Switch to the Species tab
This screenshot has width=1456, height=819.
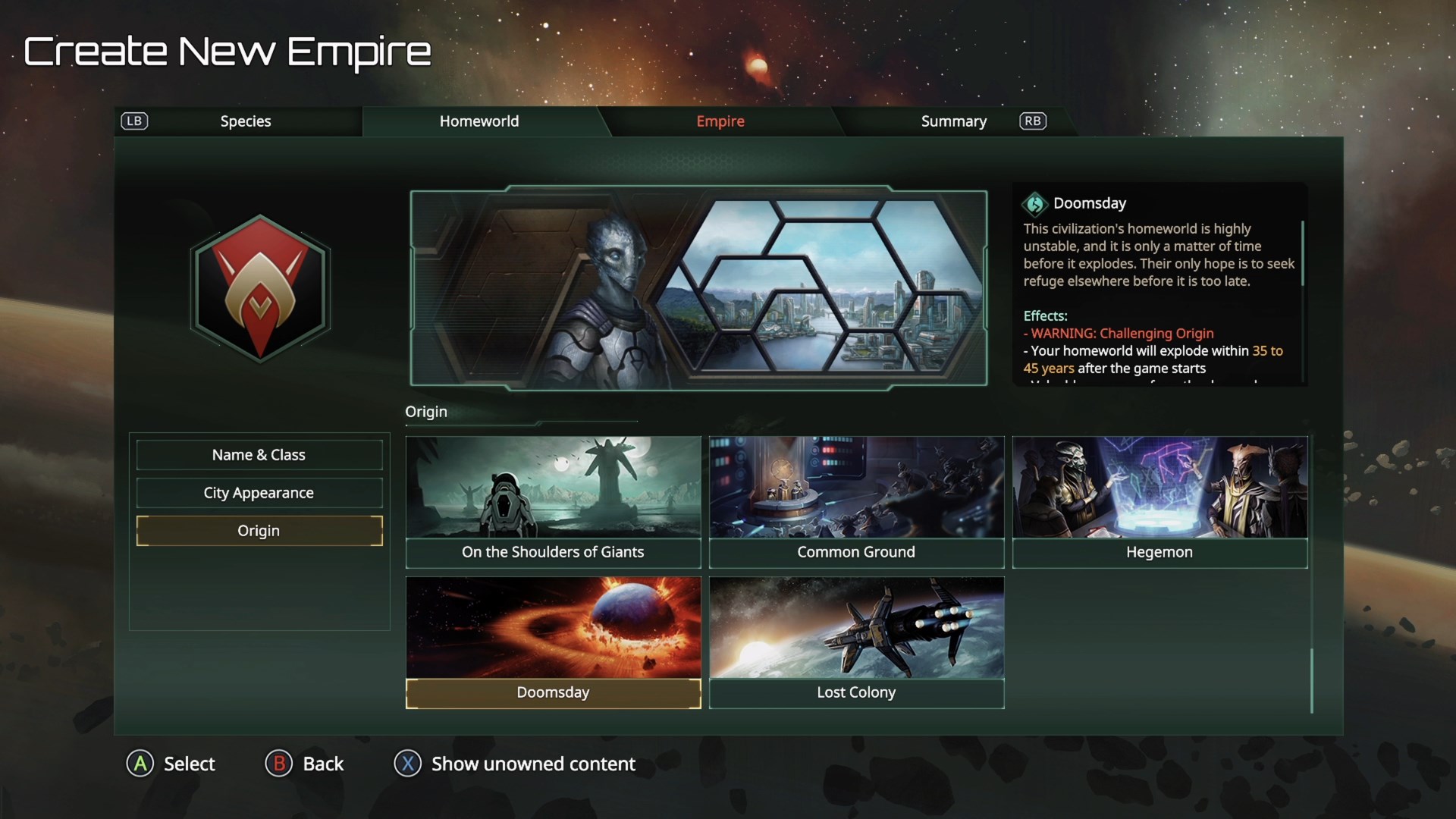245,121
